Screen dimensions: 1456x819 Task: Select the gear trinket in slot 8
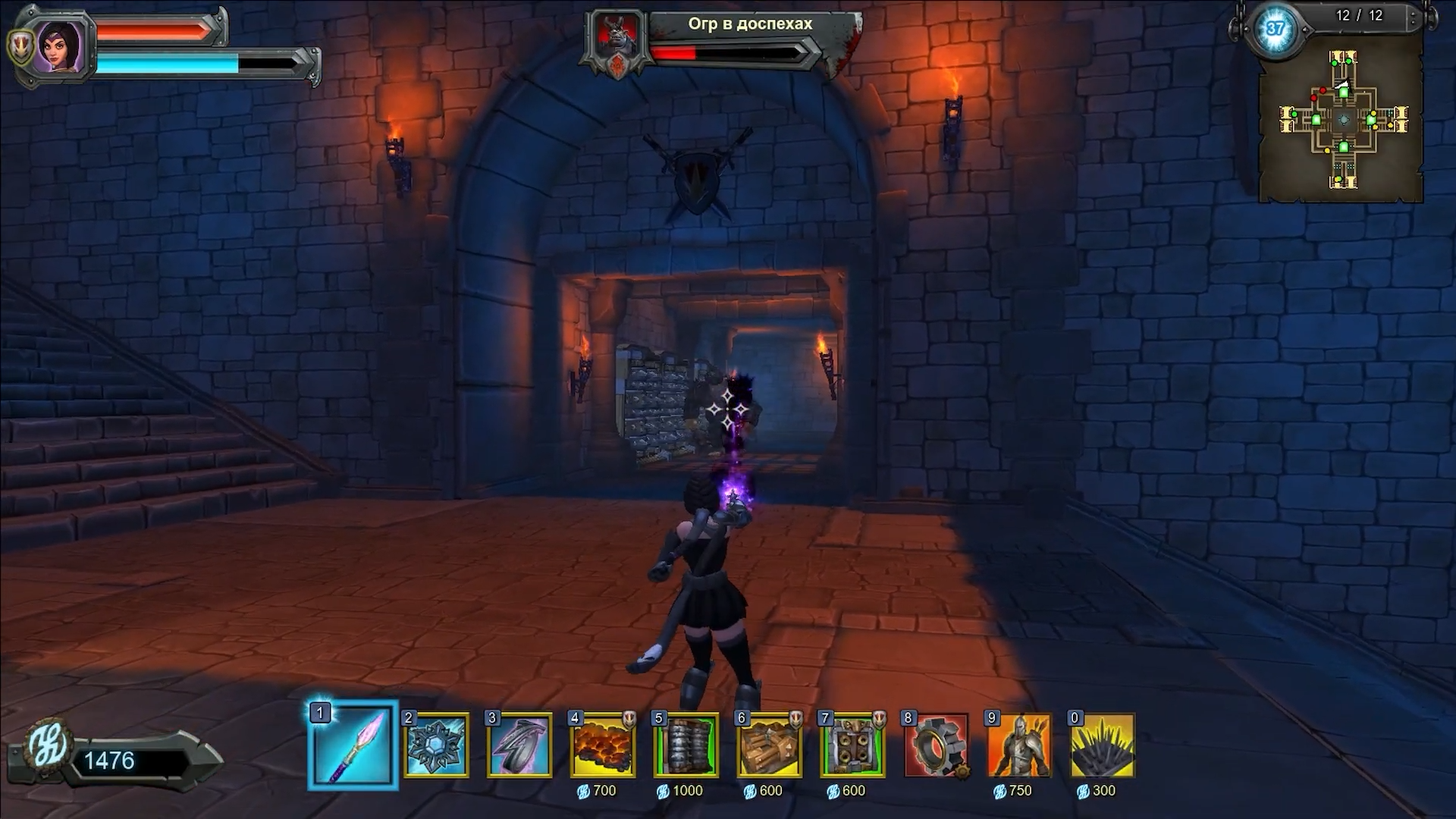[x=936, y=745]
